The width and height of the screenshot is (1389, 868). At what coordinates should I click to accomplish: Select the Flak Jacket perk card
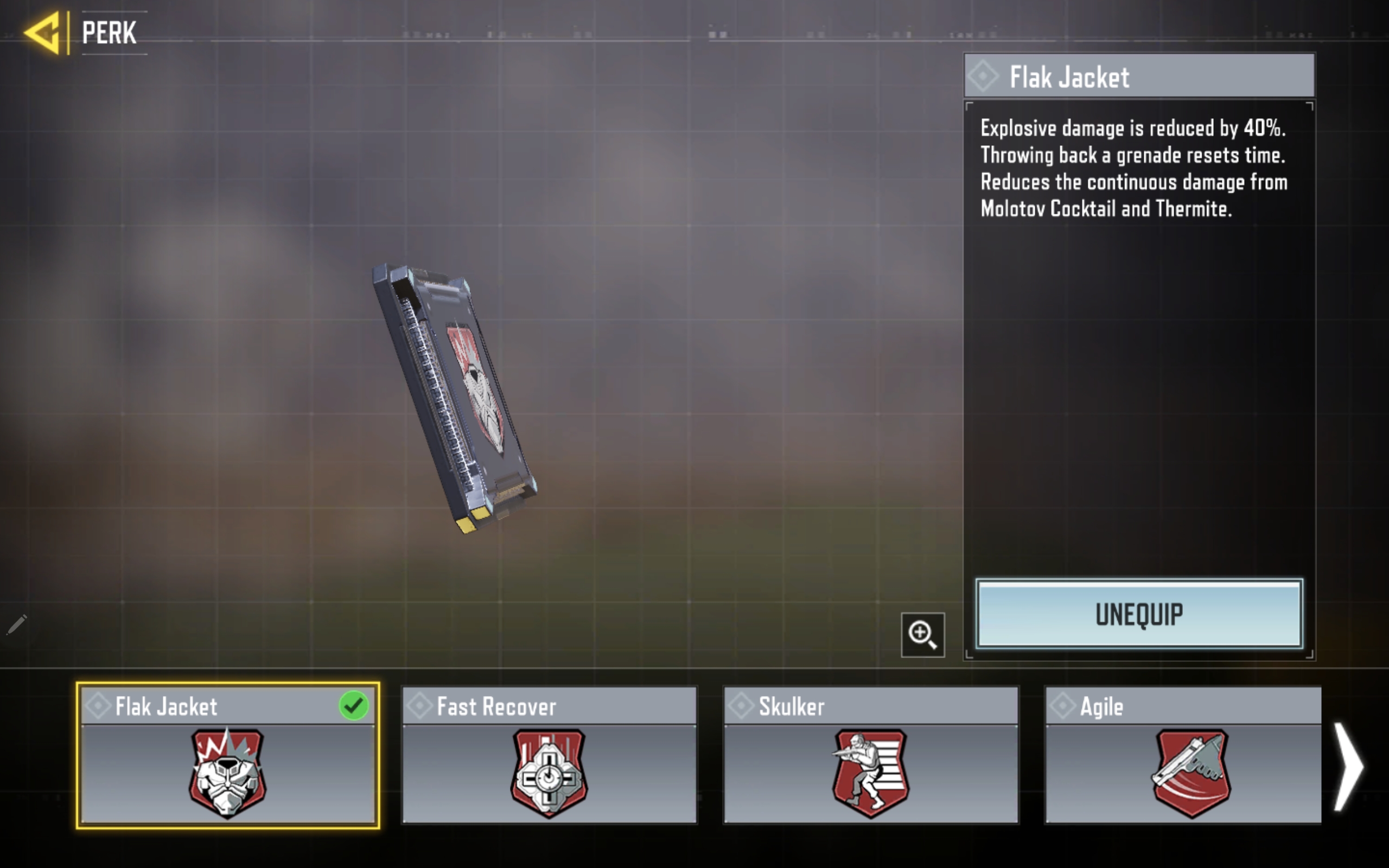point(228,756)
